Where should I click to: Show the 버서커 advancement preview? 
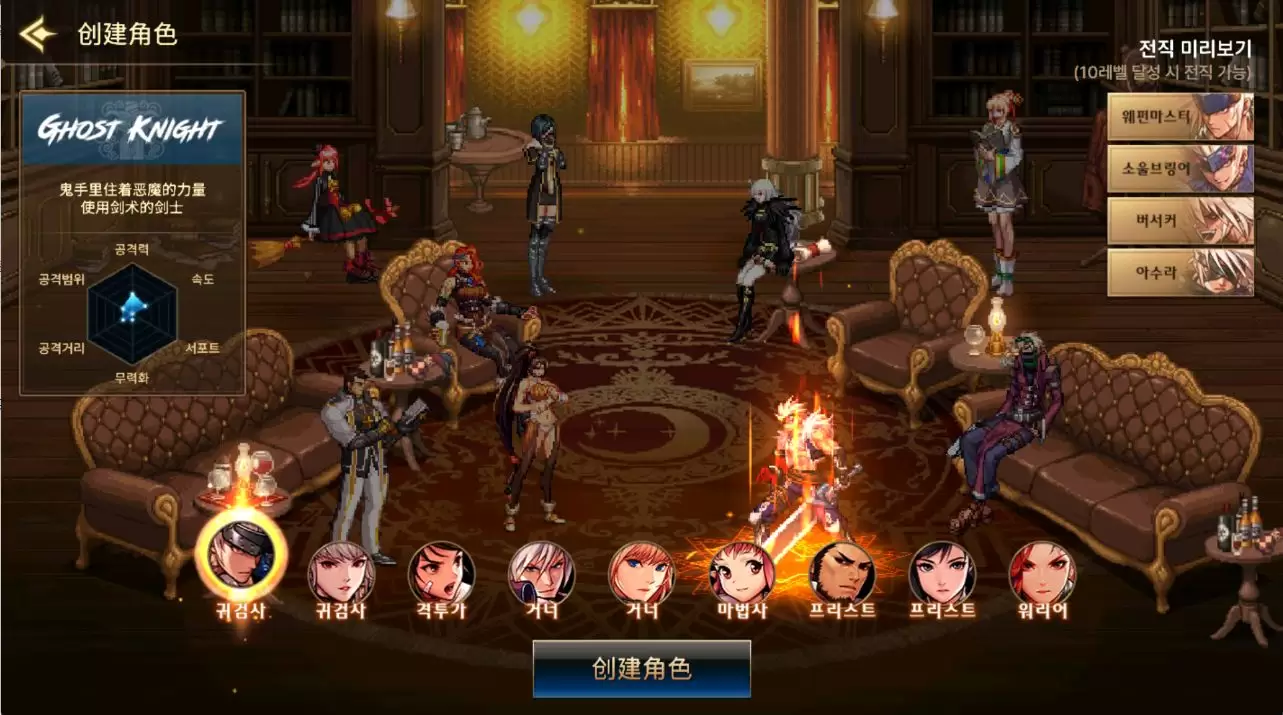[1180, 221]
